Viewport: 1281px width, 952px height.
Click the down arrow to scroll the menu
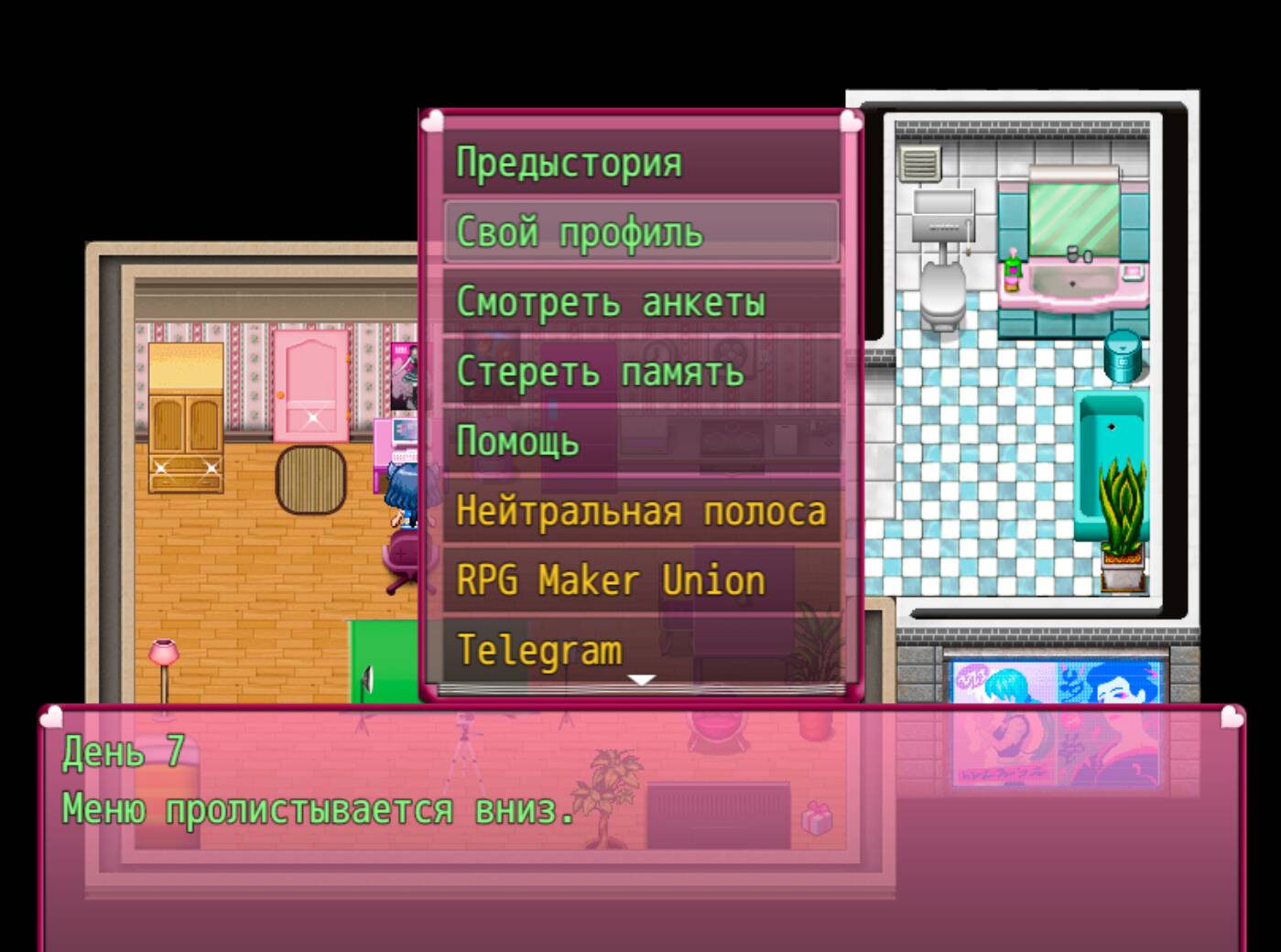coord(642,679)
